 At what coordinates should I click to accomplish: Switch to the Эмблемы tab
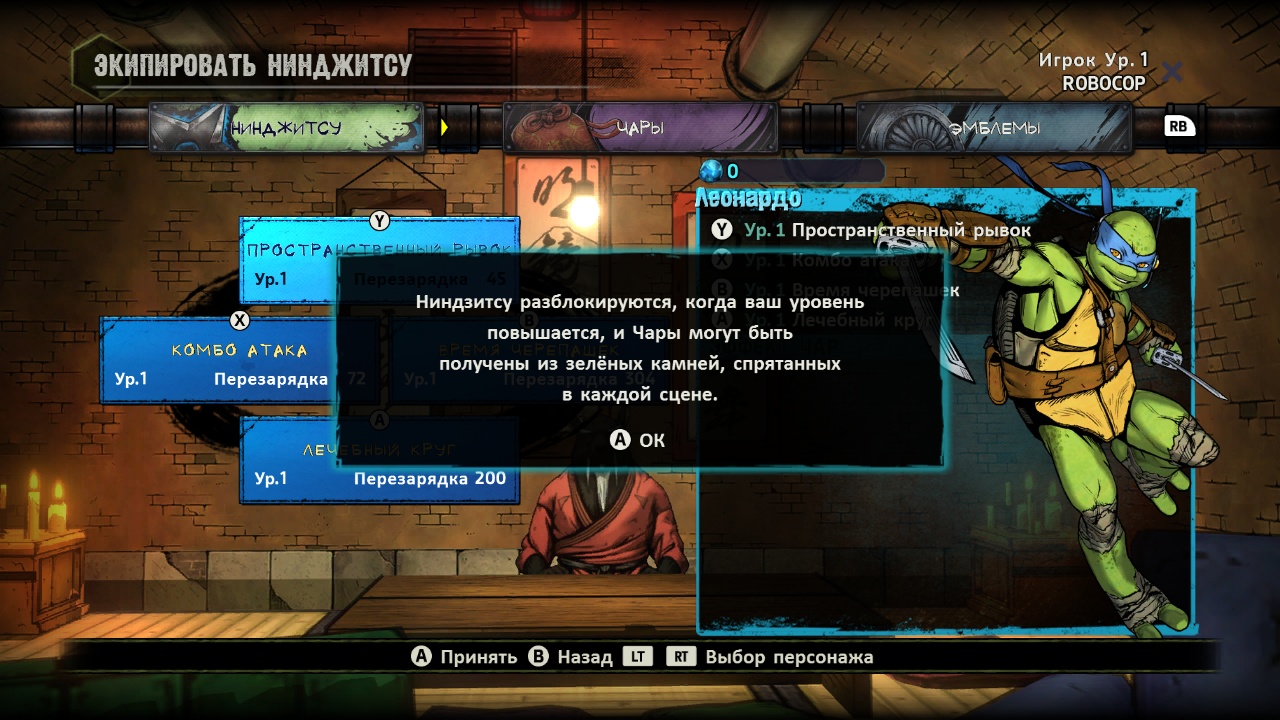pos(993,128)
